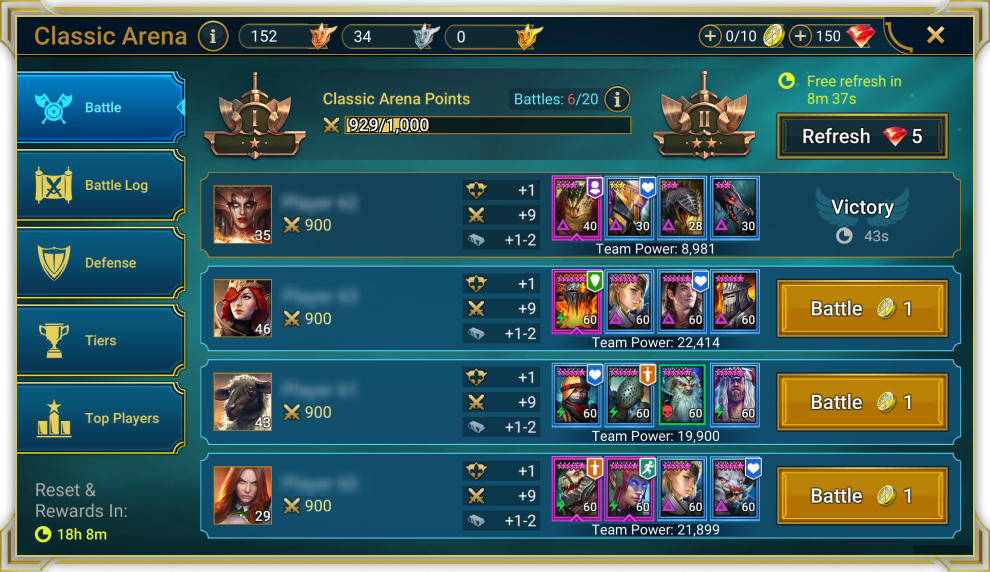This screenshot has width=990, height=572.
Task: Show the Tiers tab
Action: [x=100, y=341]
